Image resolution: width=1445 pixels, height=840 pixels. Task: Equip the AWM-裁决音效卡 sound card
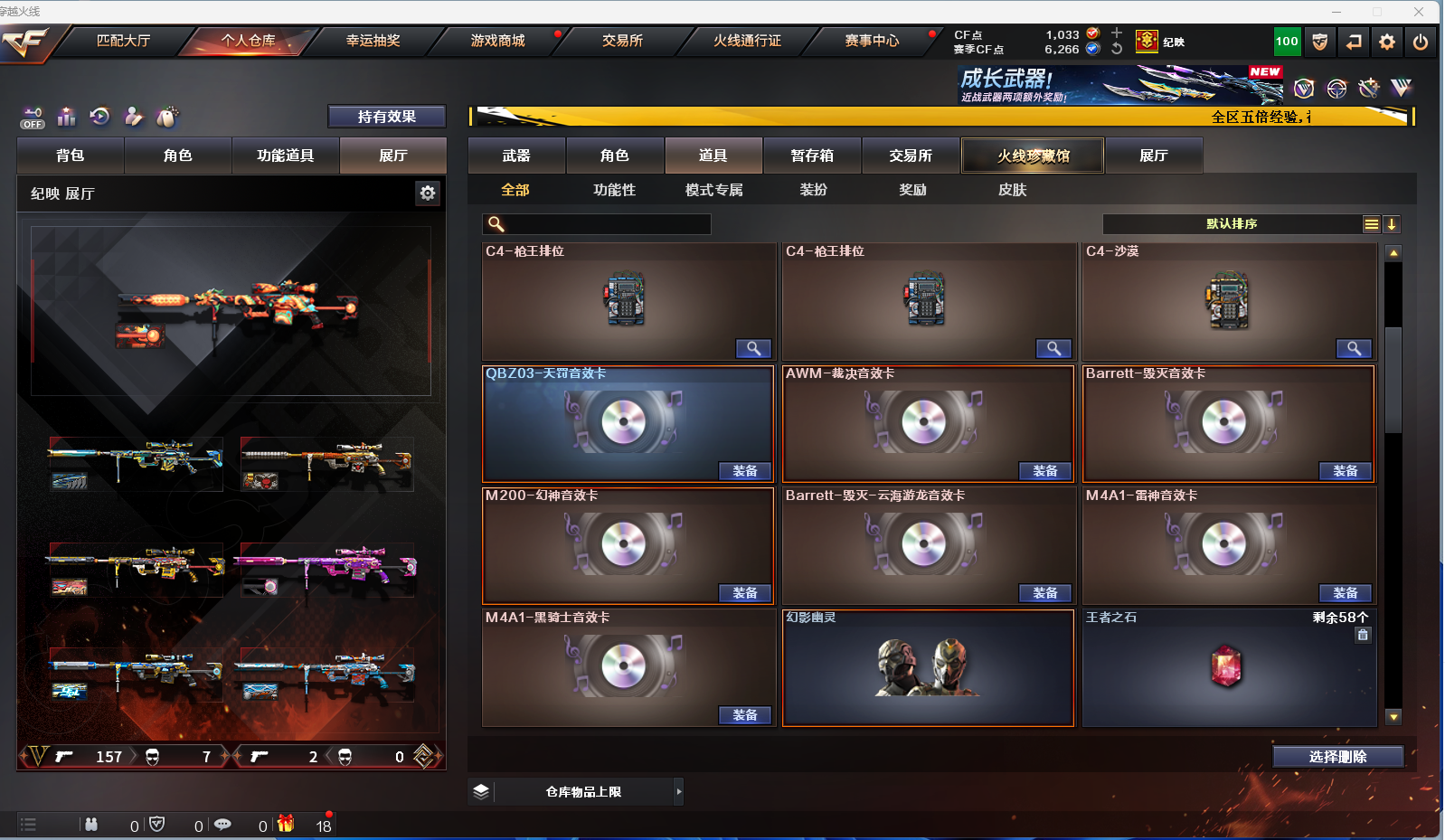(x=1044, y=471)
